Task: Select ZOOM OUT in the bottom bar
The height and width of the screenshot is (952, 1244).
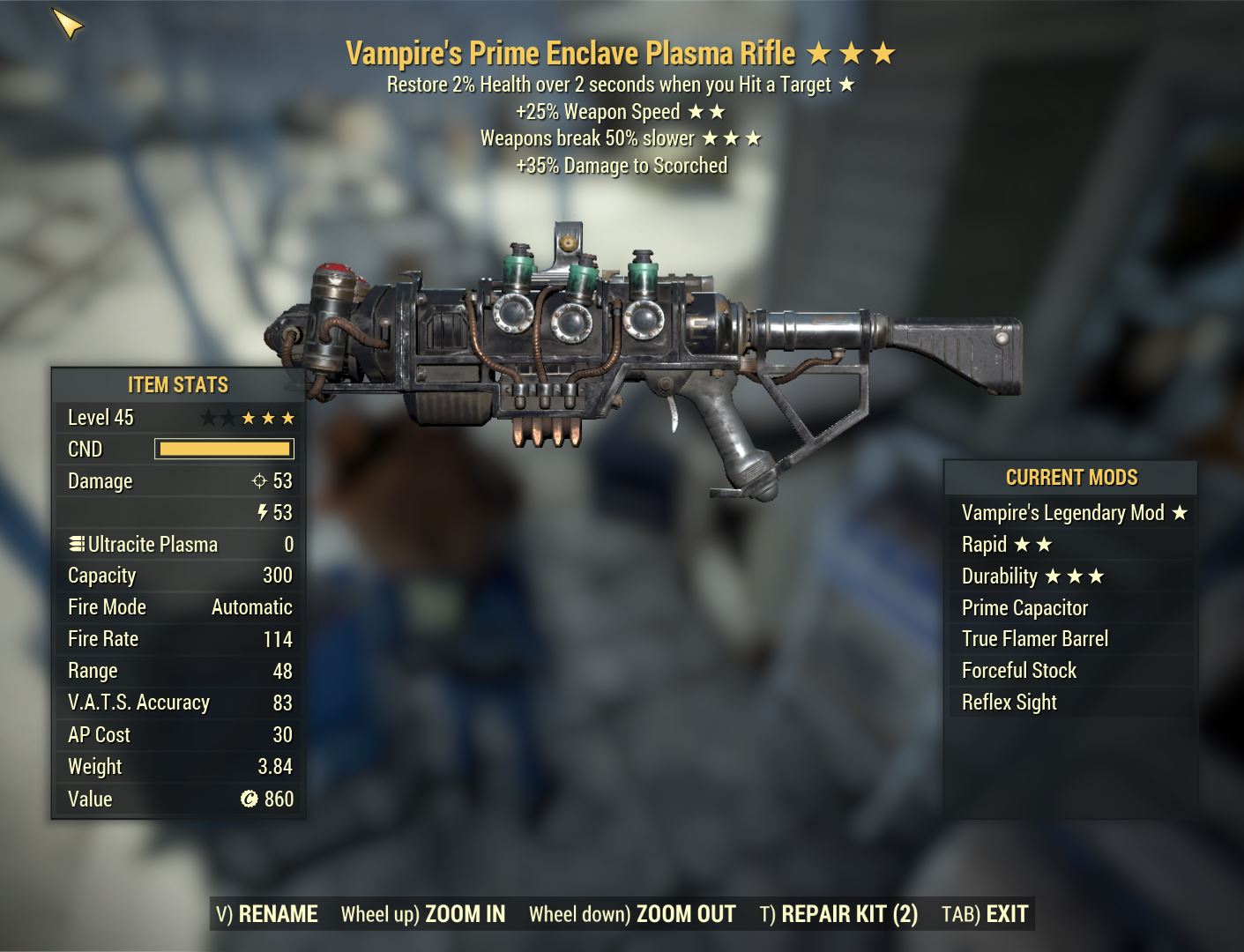Action: coord(633,914)
